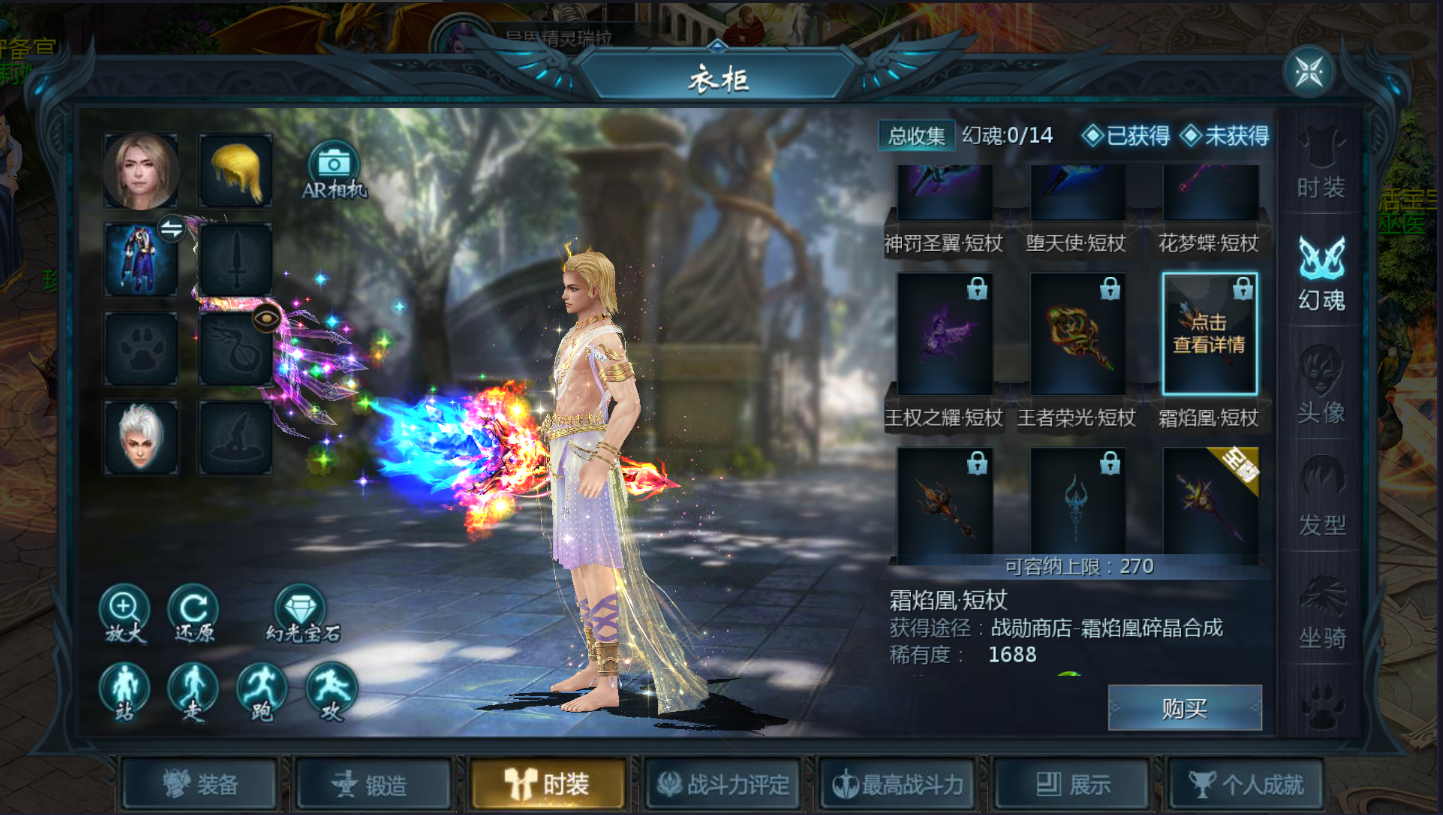
Task: Close the wardrobe window
Action: point(1309,71)
